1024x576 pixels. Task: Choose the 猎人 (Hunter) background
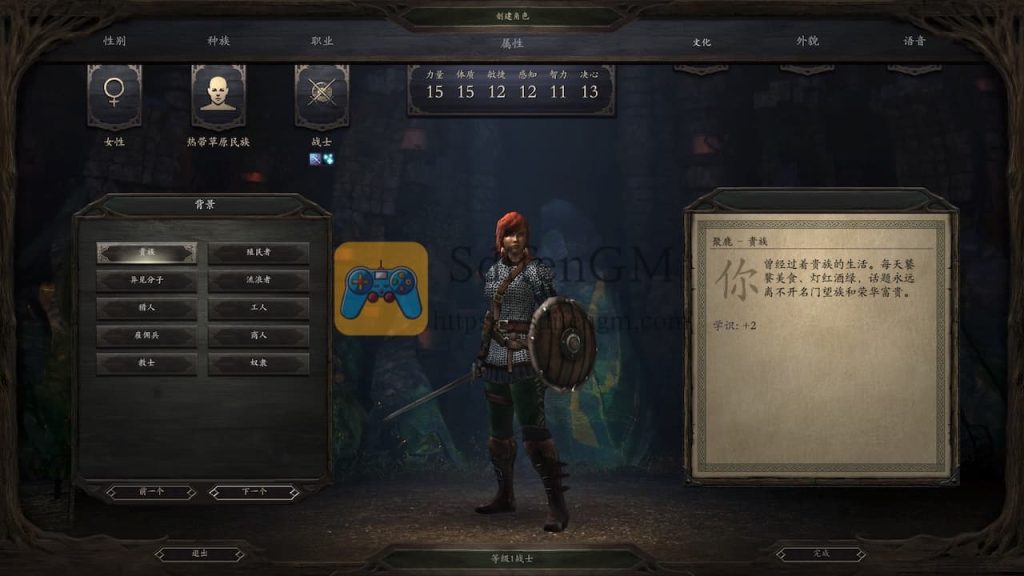coord(147,308)
